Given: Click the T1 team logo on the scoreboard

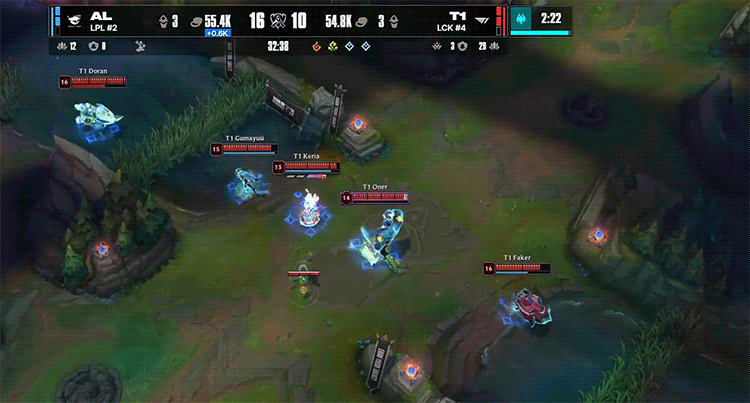Looking at the screenshot, I should pos(486,19).
